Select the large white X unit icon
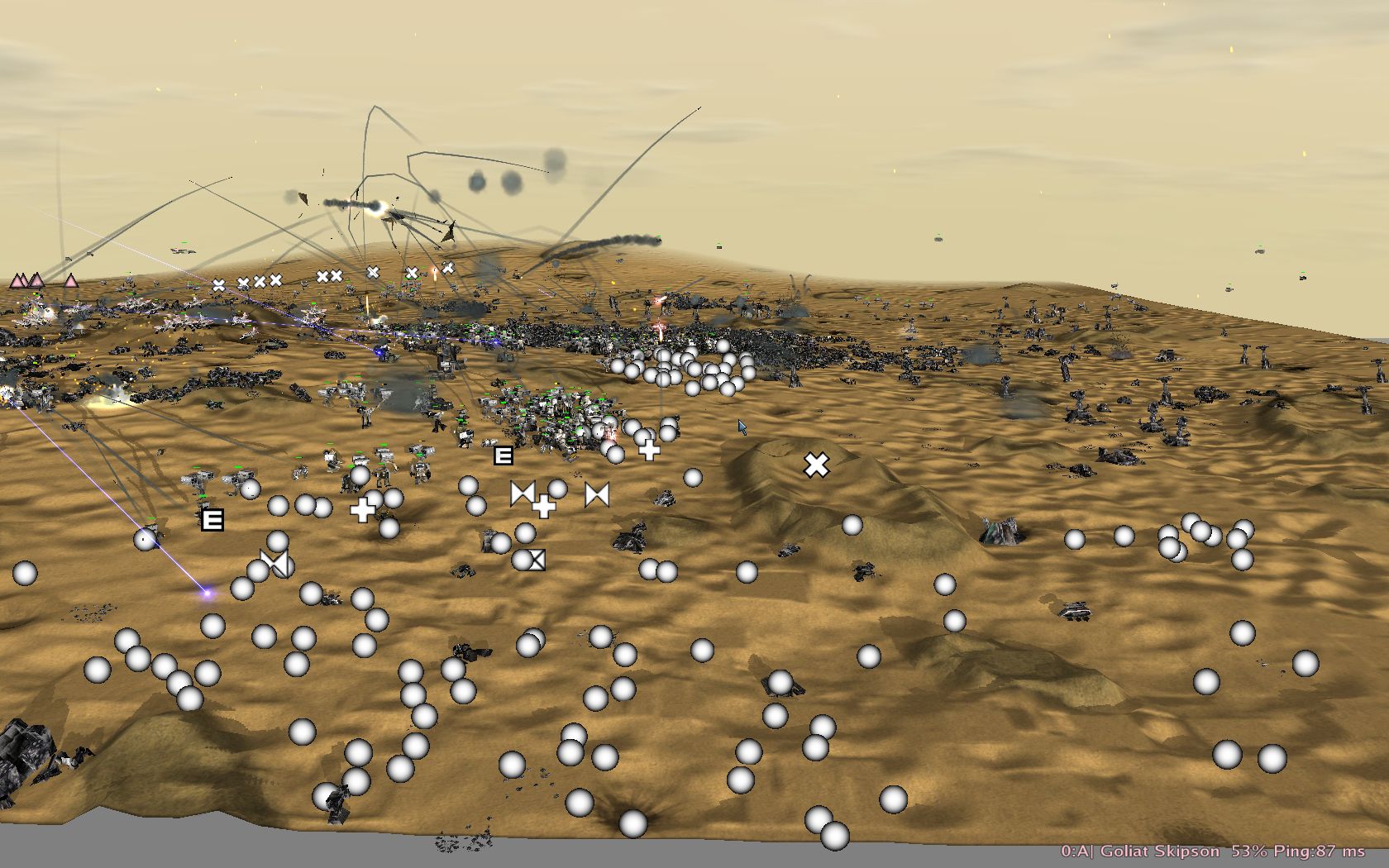 click(x=816, y=465)
